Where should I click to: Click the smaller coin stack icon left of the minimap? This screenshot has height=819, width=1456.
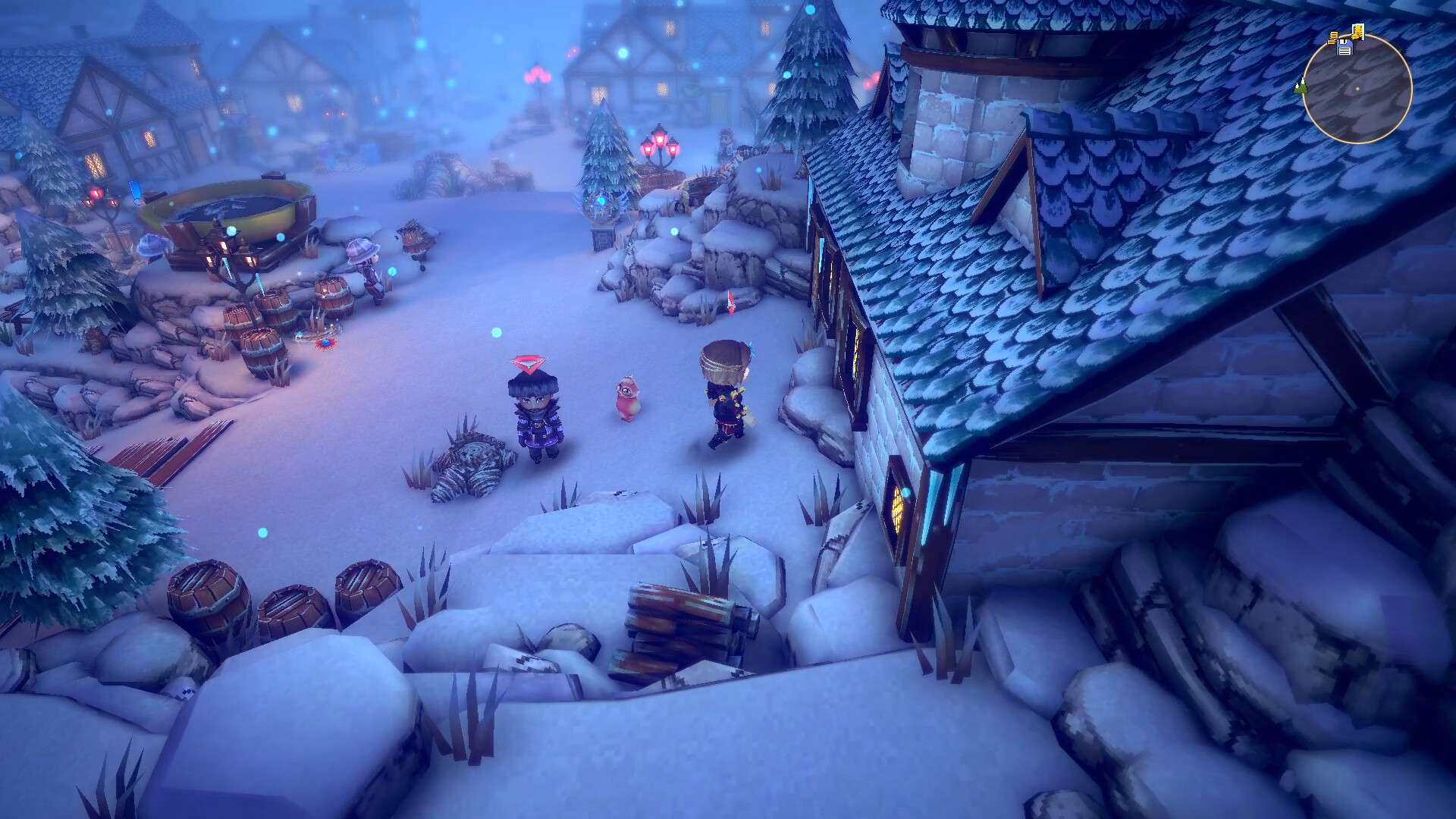[1333, 37]
